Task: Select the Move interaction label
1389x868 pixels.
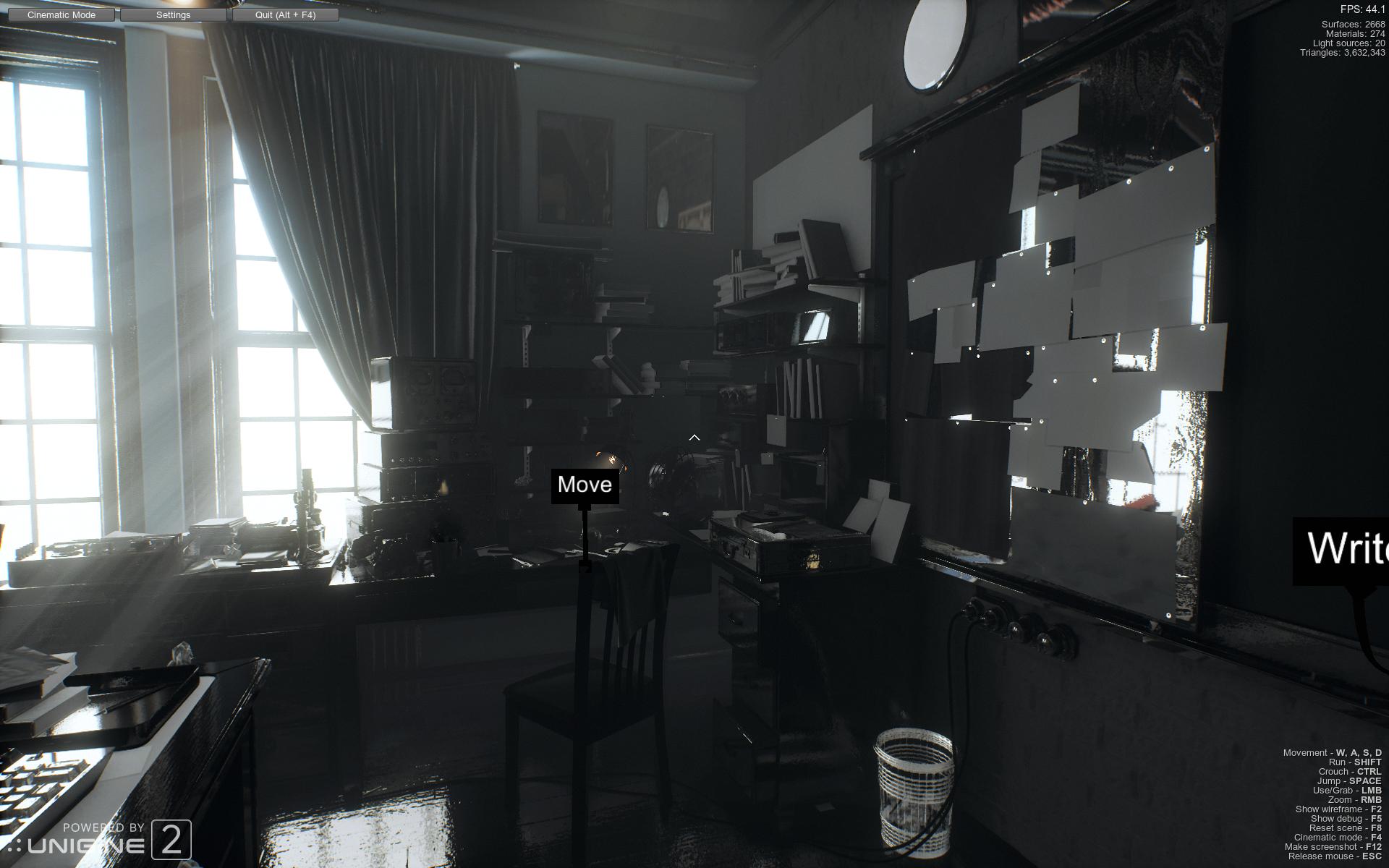Action: tap(585, 485)
